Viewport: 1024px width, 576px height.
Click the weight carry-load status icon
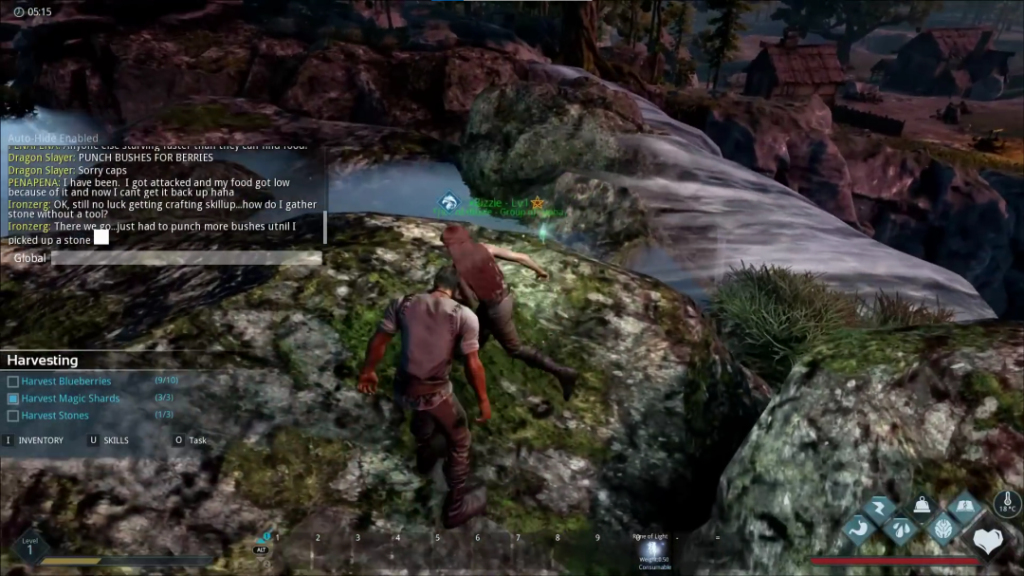[x=922, y=508]
